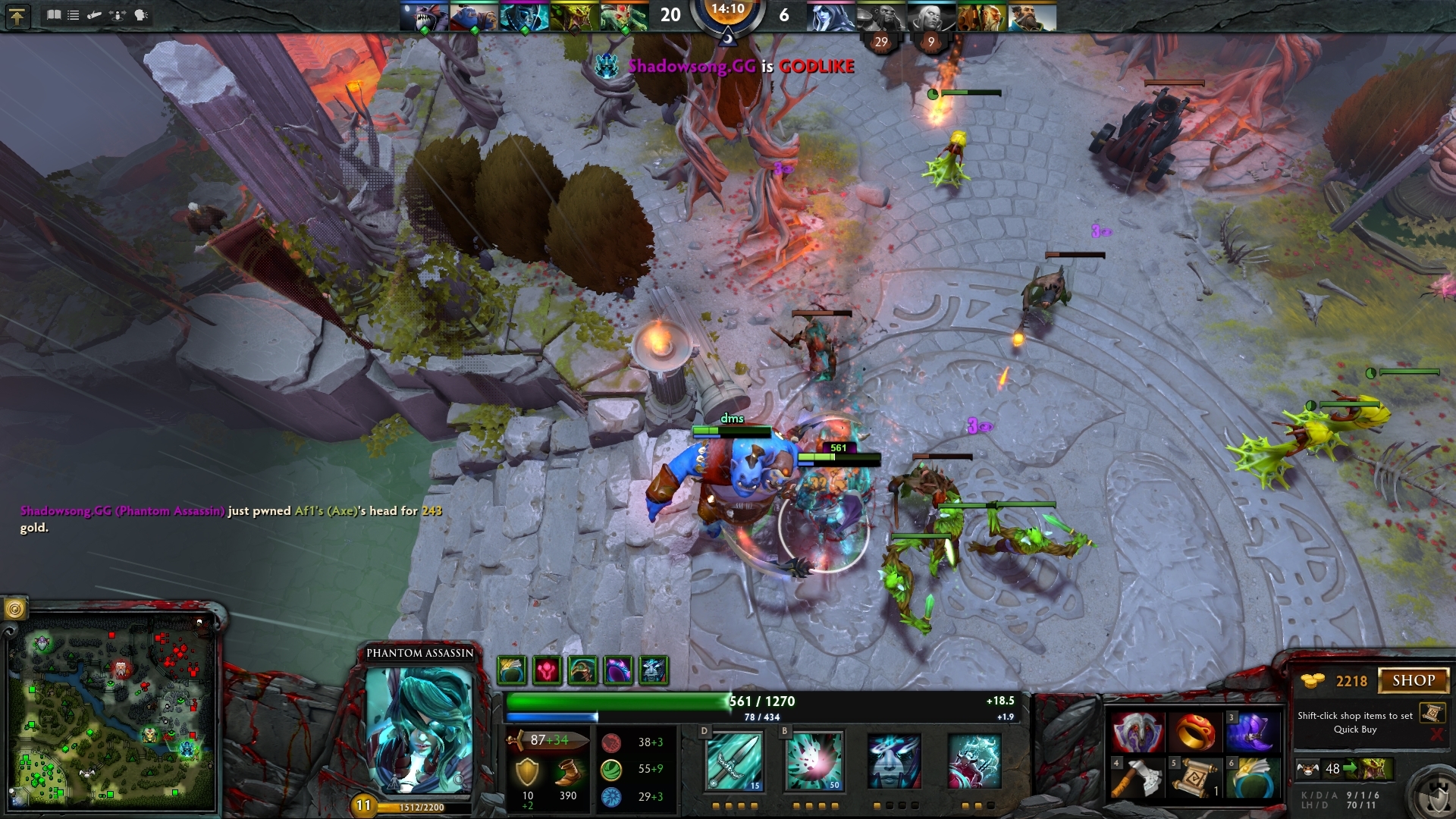Open the scoreboard list icon
1456x819 pixels.
[74, 14]
